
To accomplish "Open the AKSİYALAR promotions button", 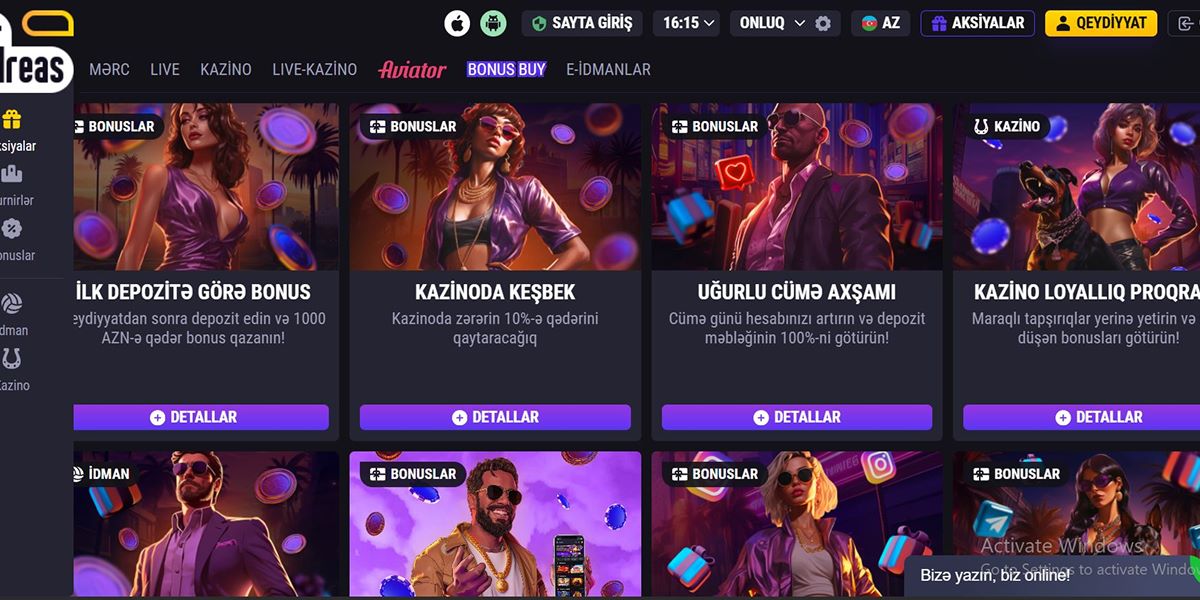I will [x=978, y=23].
